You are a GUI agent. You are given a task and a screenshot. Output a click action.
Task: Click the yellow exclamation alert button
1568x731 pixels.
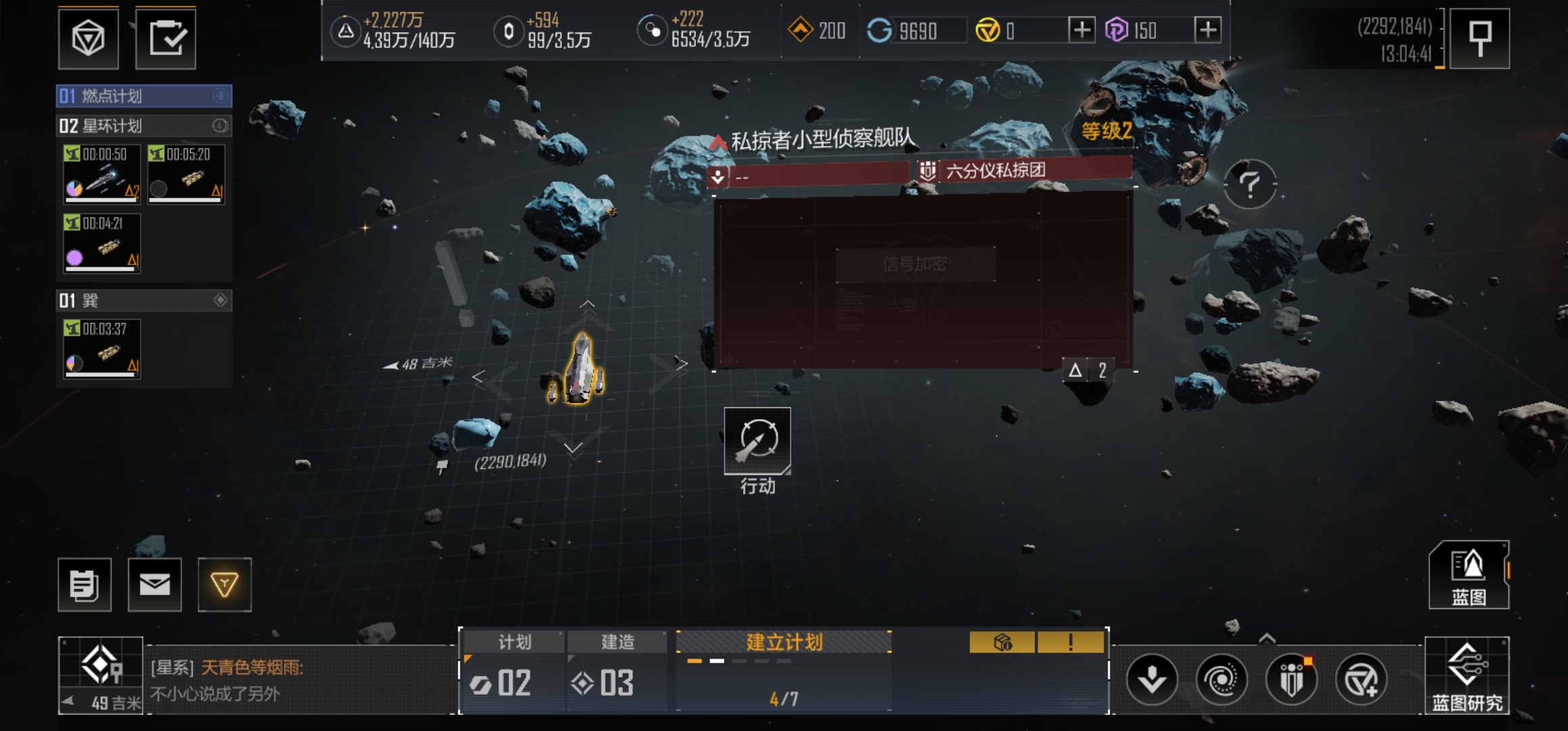1070,642
